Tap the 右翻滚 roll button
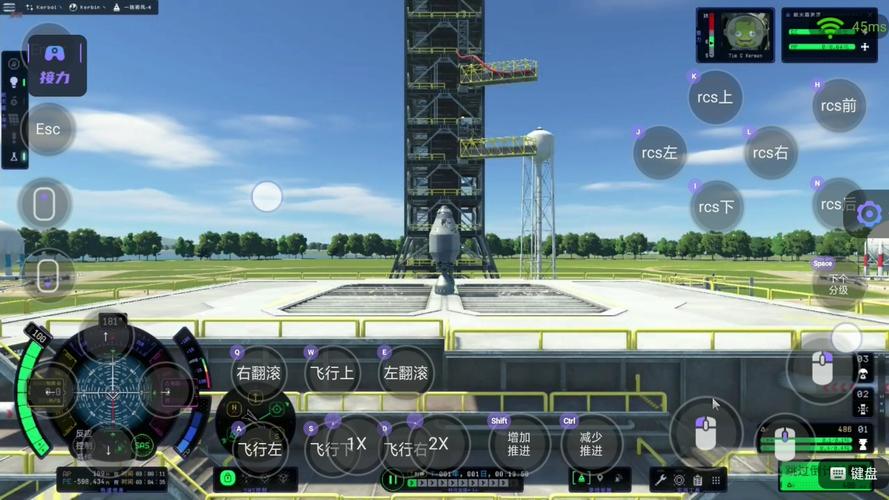Image resolution: width=889 pixels, height=500 pixels. [258, 374]
